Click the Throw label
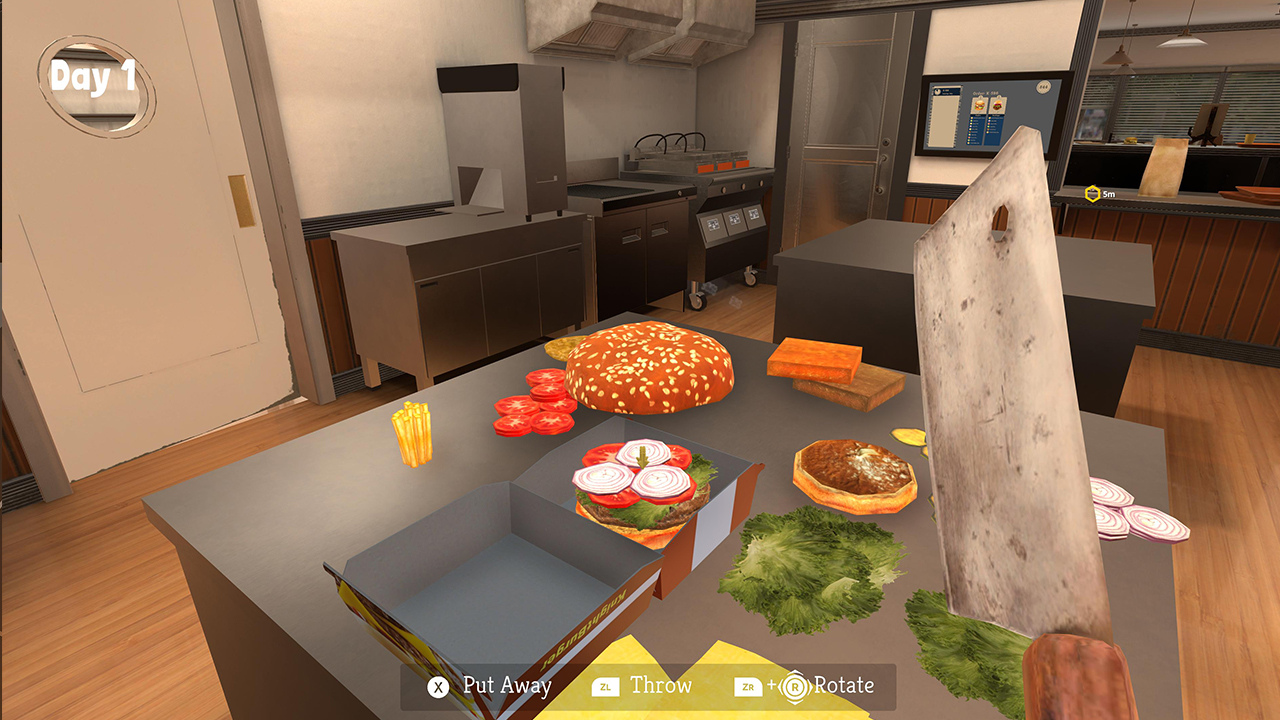This screenshot has height=720, width=1280. tap(661, 687)
